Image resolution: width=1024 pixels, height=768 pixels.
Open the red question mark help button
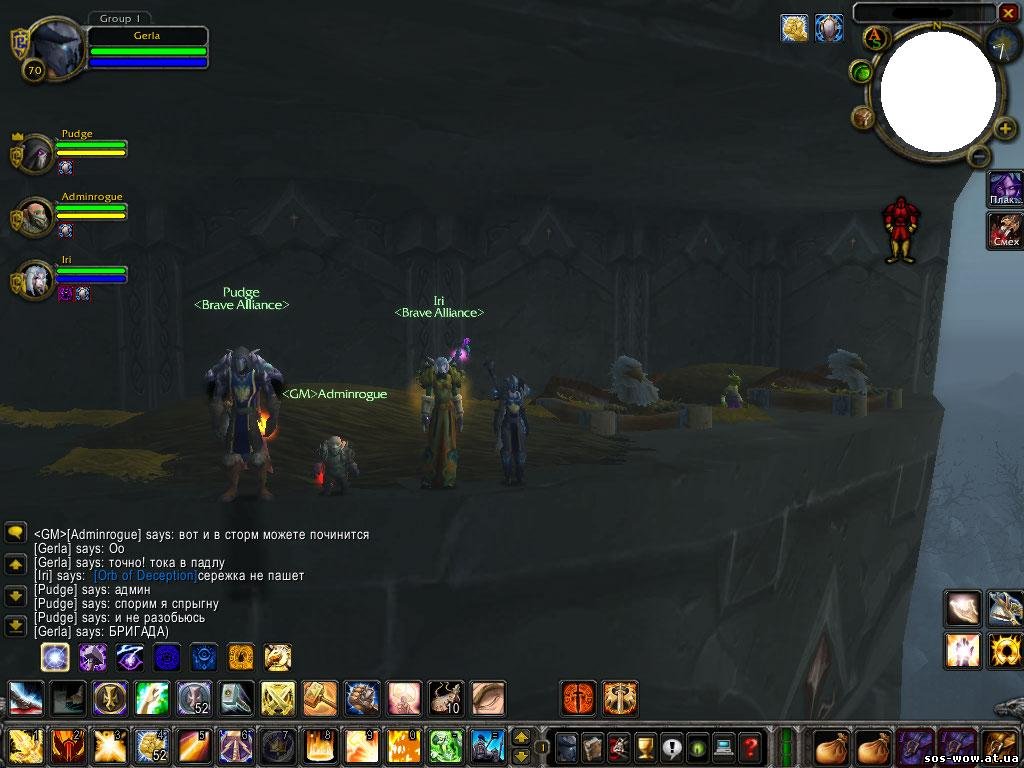(750, 746)
